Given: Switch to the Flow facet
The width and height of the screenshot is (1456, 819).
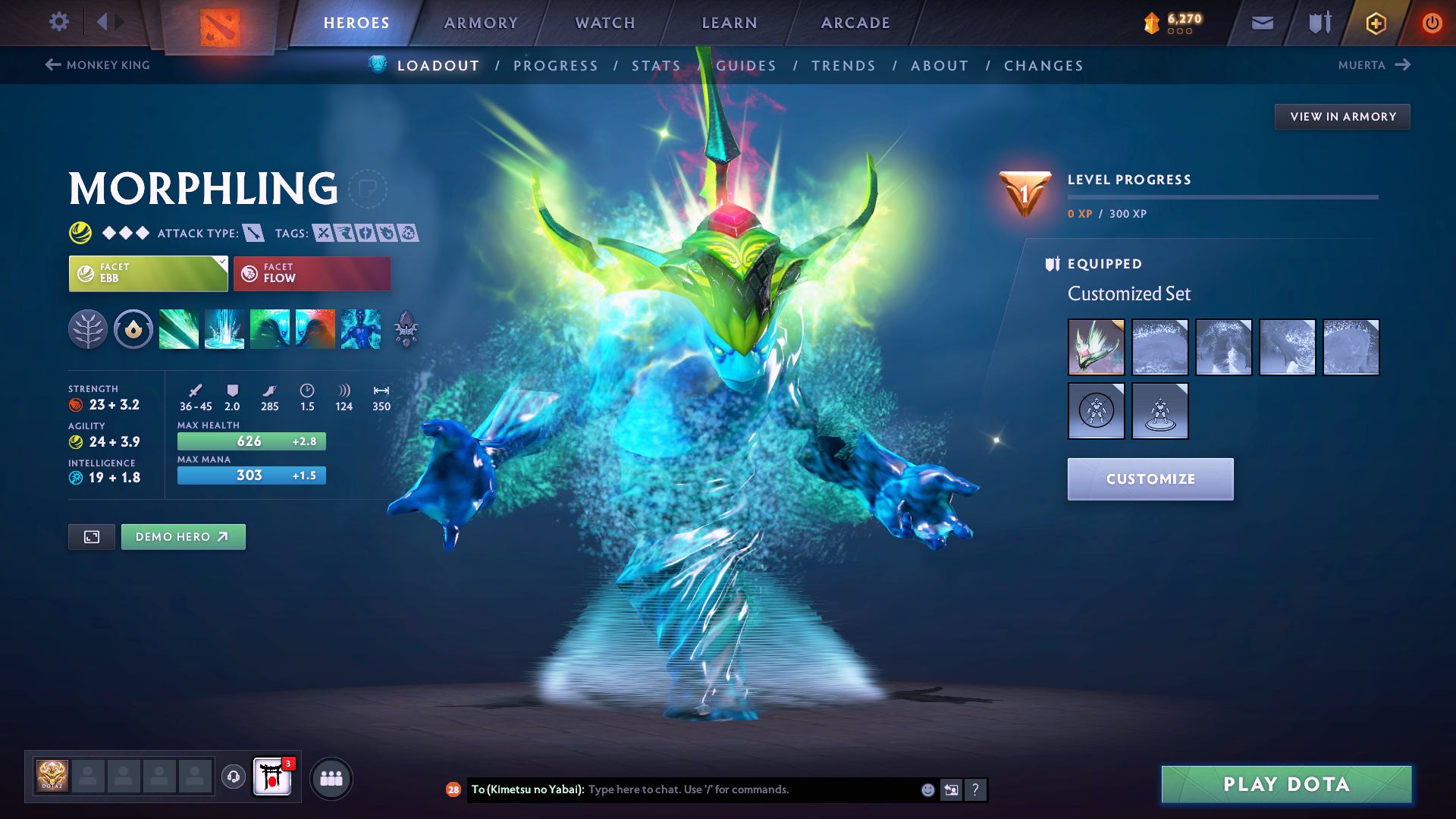Looking at the screenshot, I should pos(312,273).
